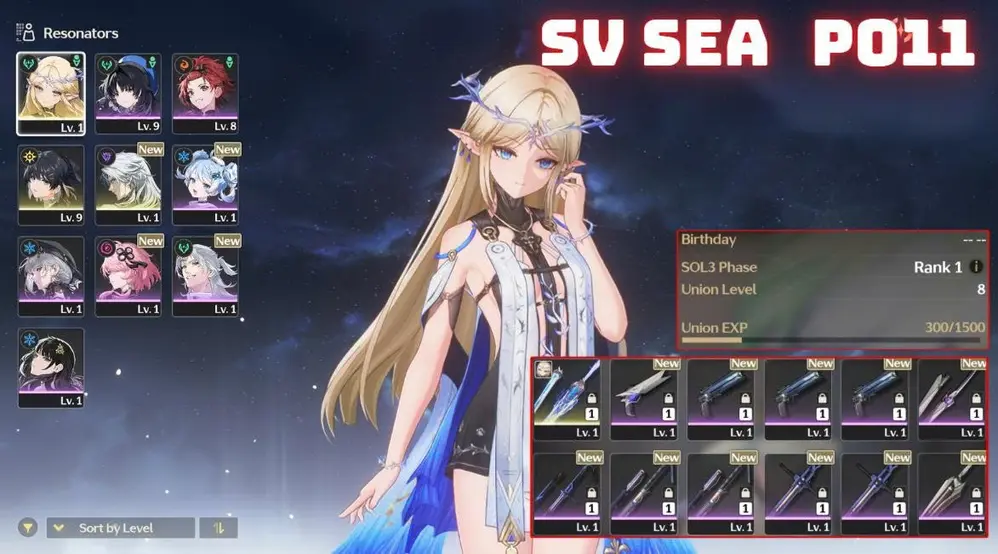Select the blonde elf resonator portrait

(51, 93)
